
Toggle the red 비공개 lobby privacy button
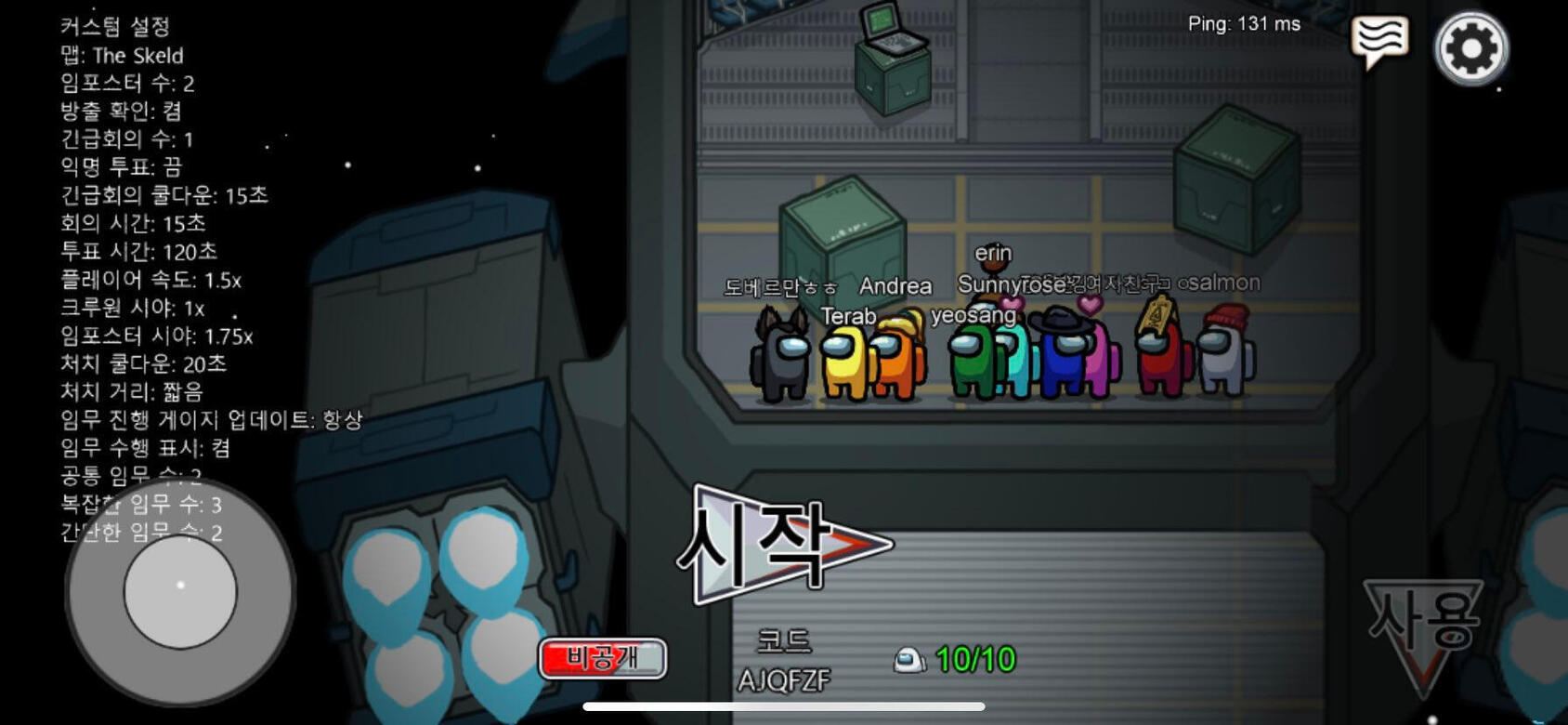pos(602,658)
